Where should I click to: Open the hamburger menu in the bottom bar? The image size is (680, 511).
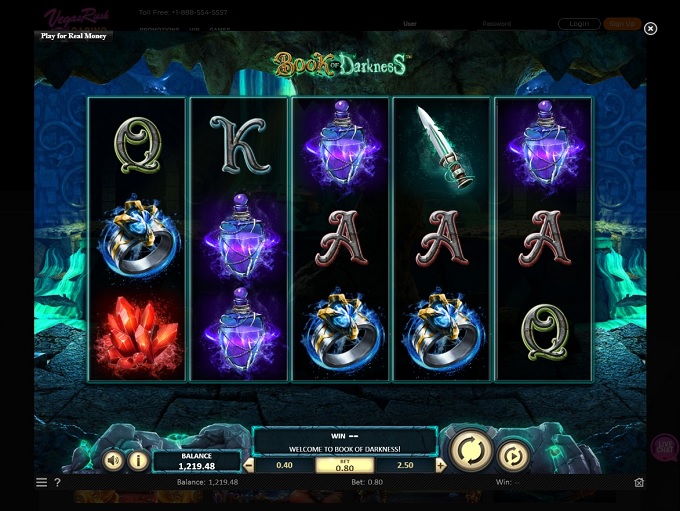coord(41,482)
